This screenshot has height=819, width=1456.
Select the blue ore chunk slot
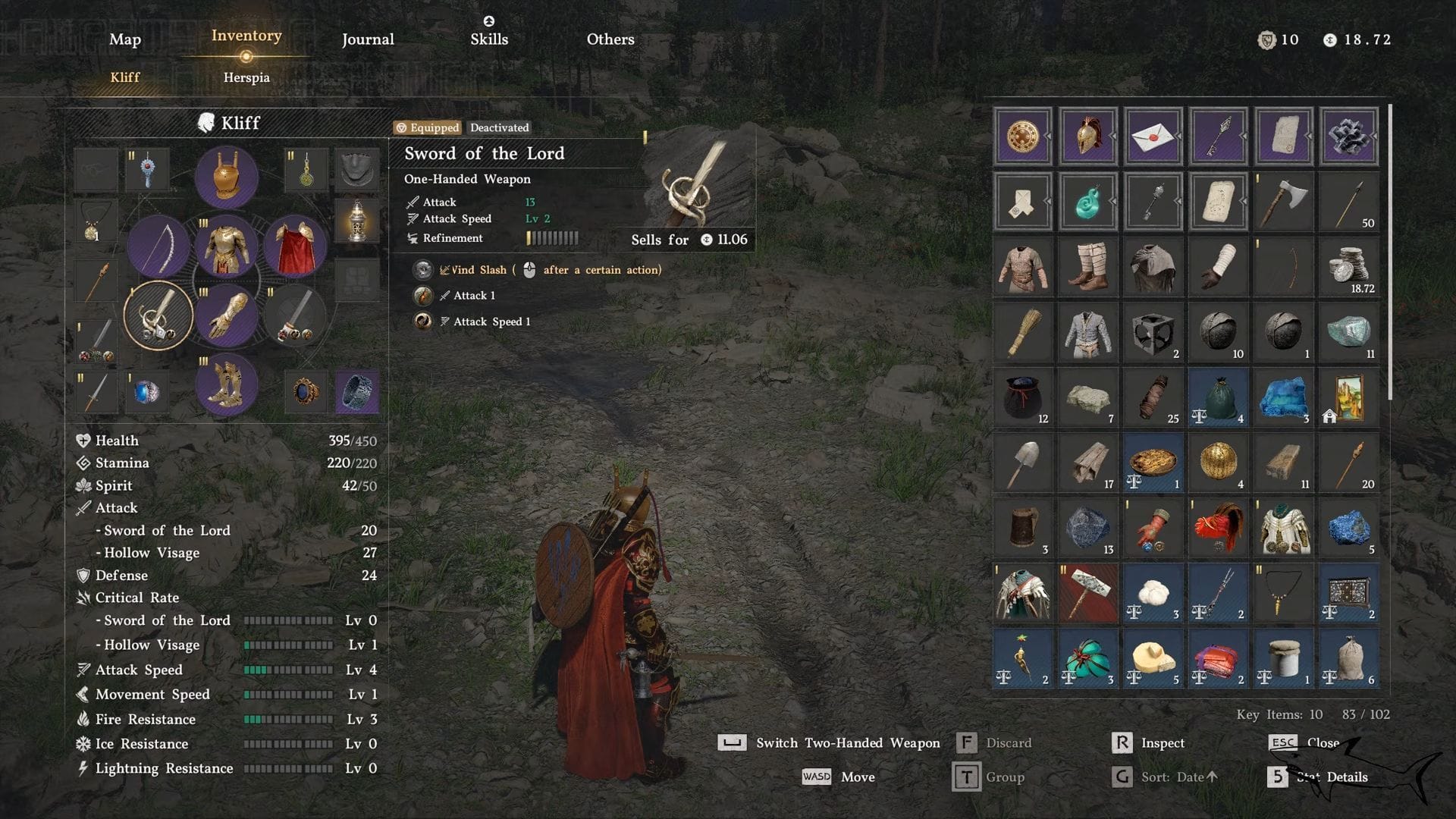1348,528
